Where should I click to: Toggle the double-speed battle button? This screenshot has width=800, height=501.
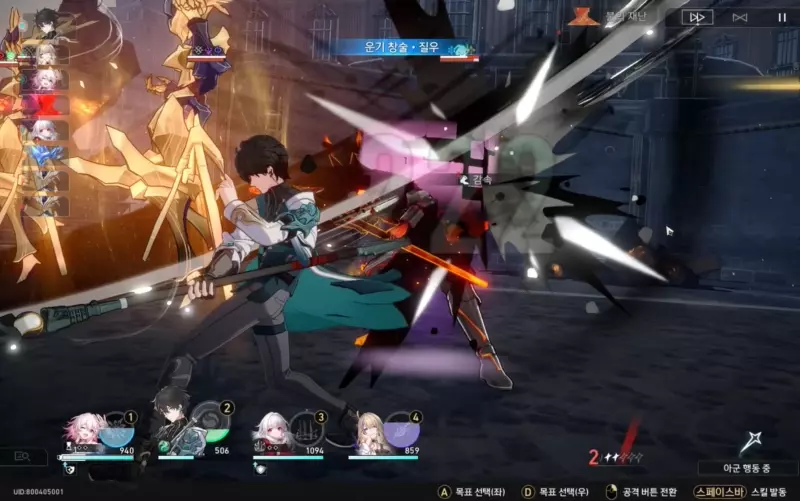click(697, 17)
